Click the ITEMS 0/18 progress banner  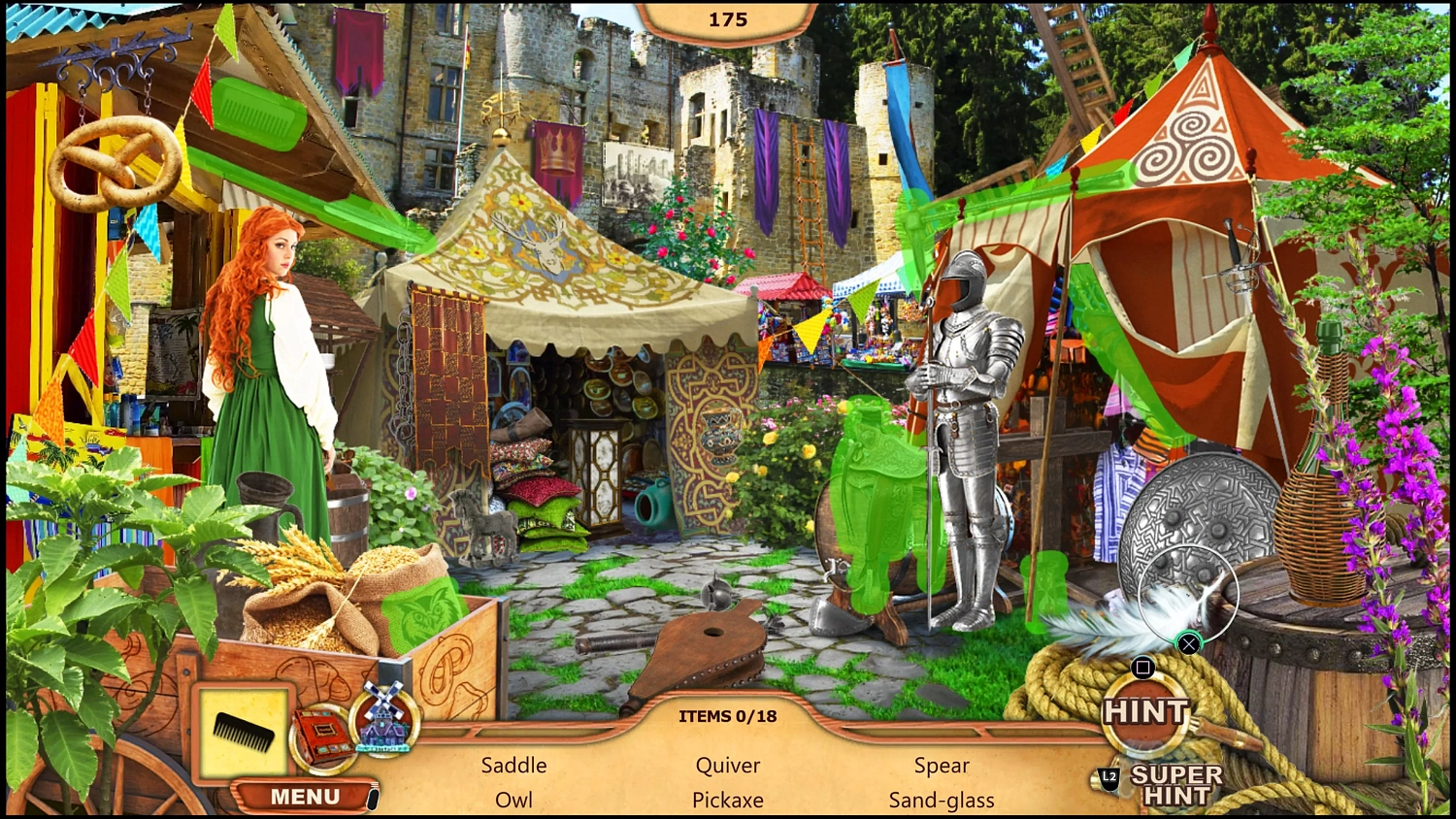click(727, 716)
